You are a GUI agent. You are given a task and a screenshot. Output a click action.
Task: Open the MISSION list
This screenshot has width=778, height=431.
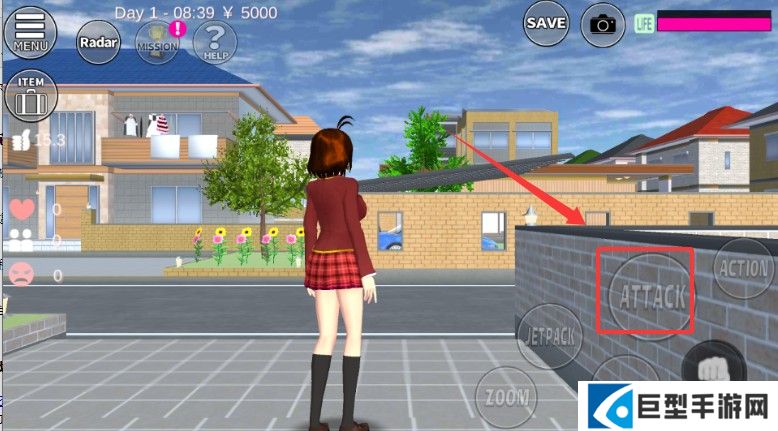tap(157, 42)
